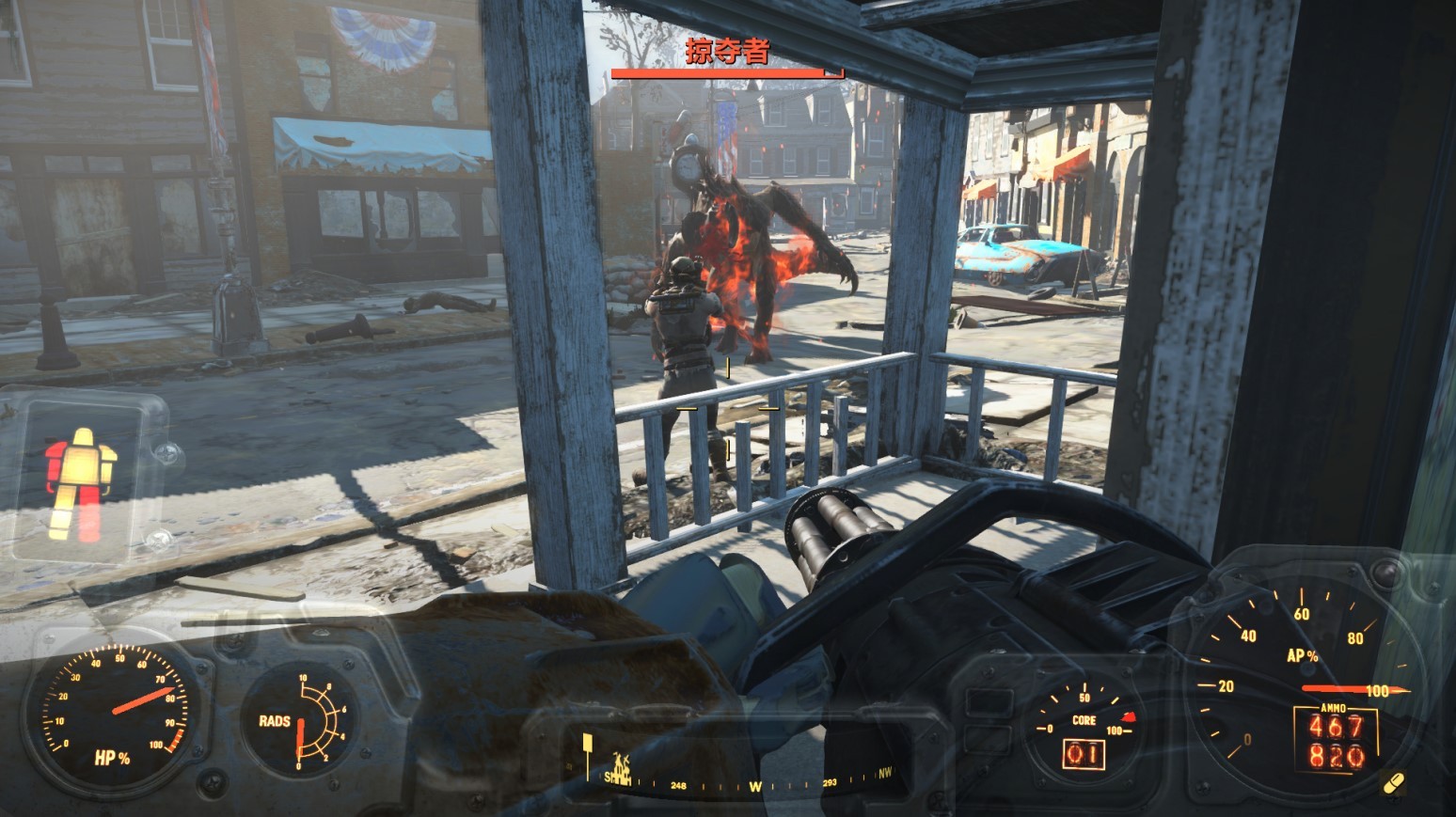
Task: Click the W heading on the compass strip
Action: coord(754,786)
